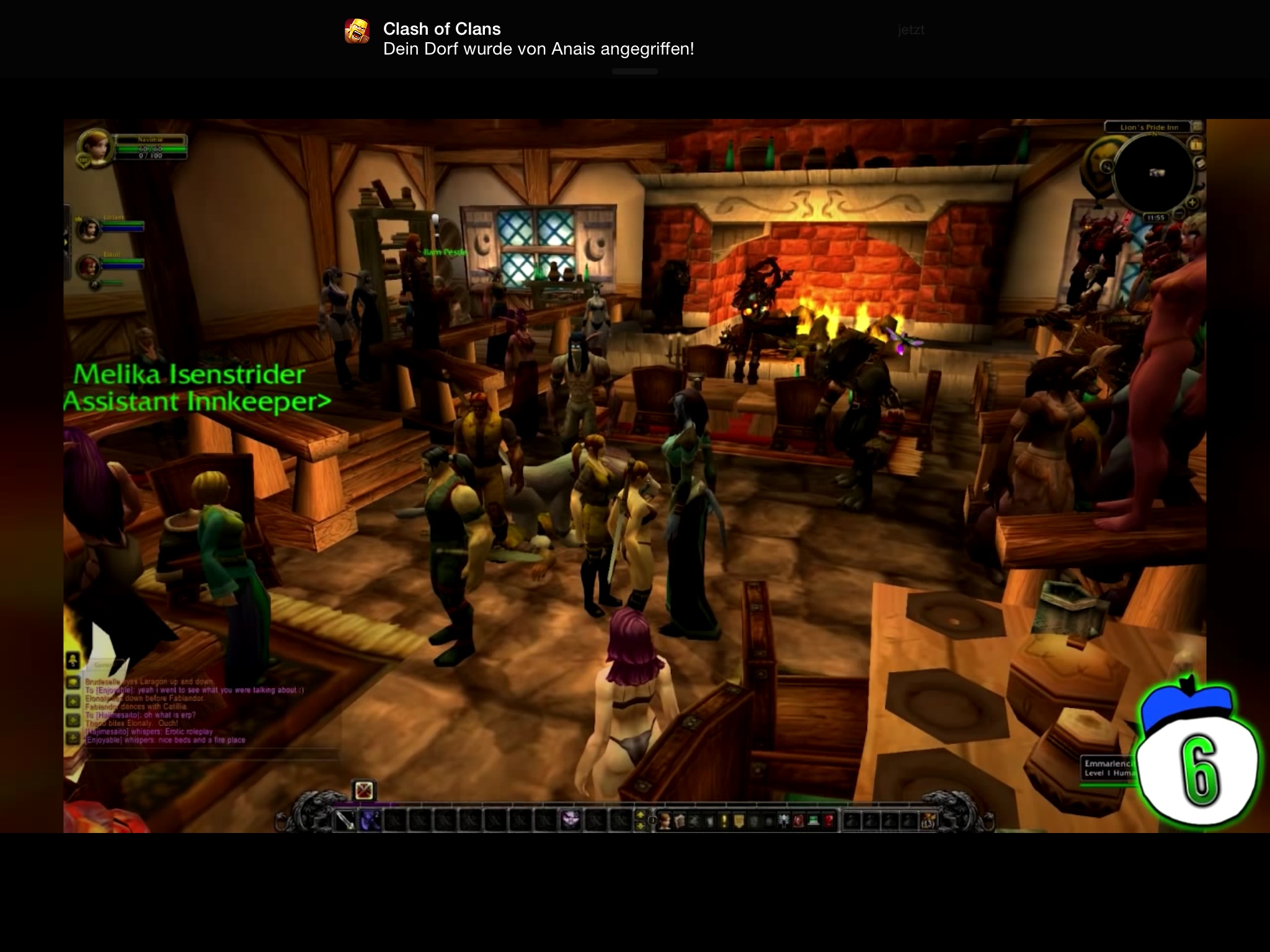Click the action bar page-up arrow

coord(641,816)
